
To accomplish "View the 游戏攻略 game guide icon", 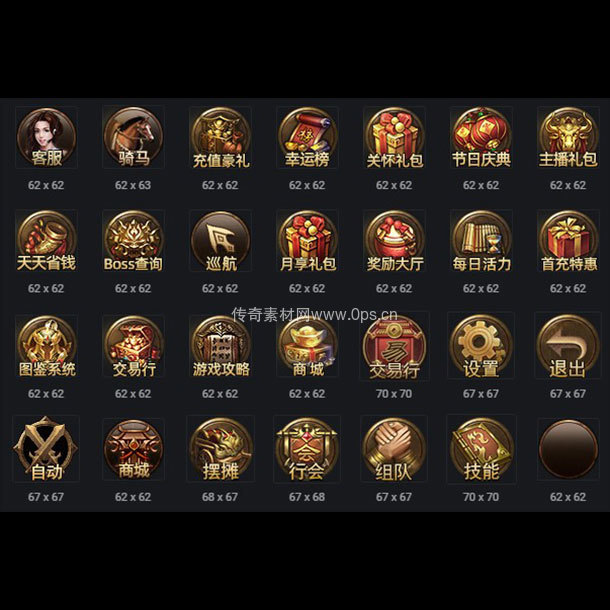I will click(x=220, y=347).
